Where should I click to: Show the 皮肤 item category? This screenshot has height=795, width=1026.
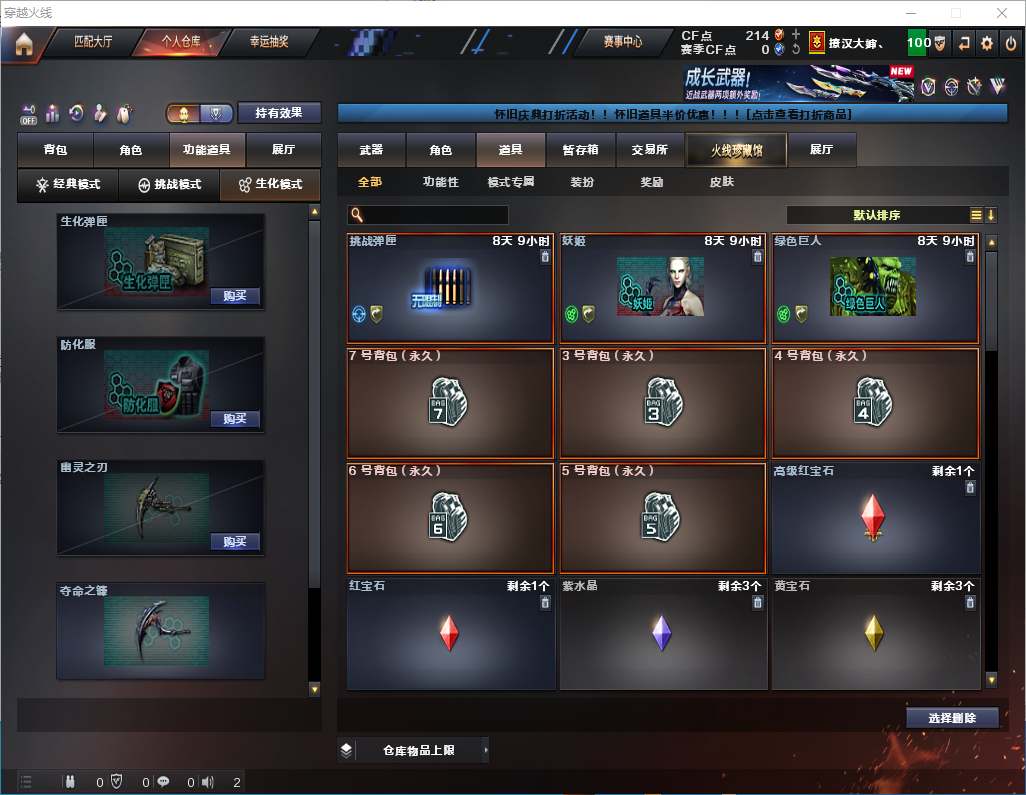[x=722, y=183]
